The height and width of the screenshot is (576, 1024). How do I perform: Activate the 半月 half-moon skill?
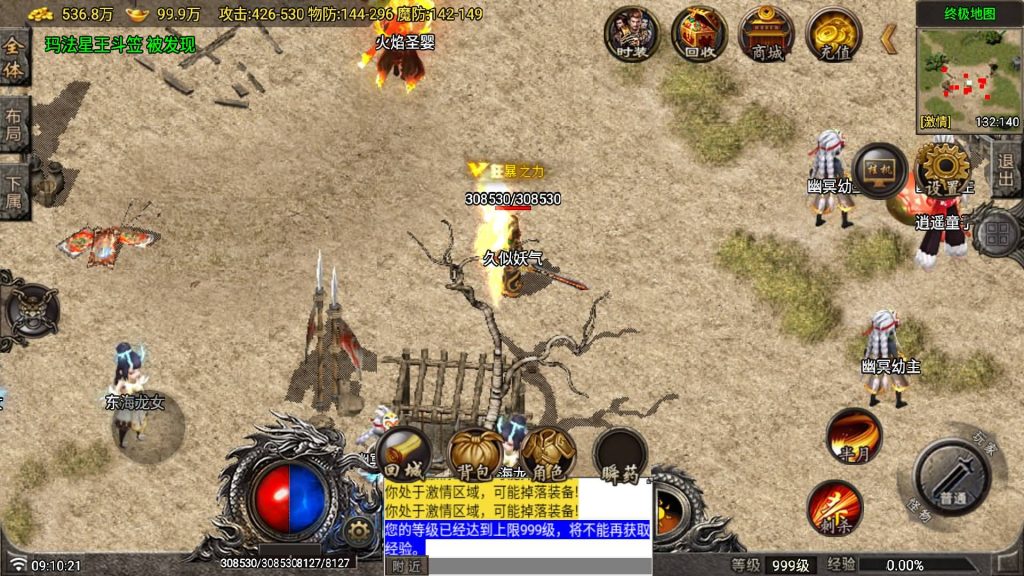853,436
